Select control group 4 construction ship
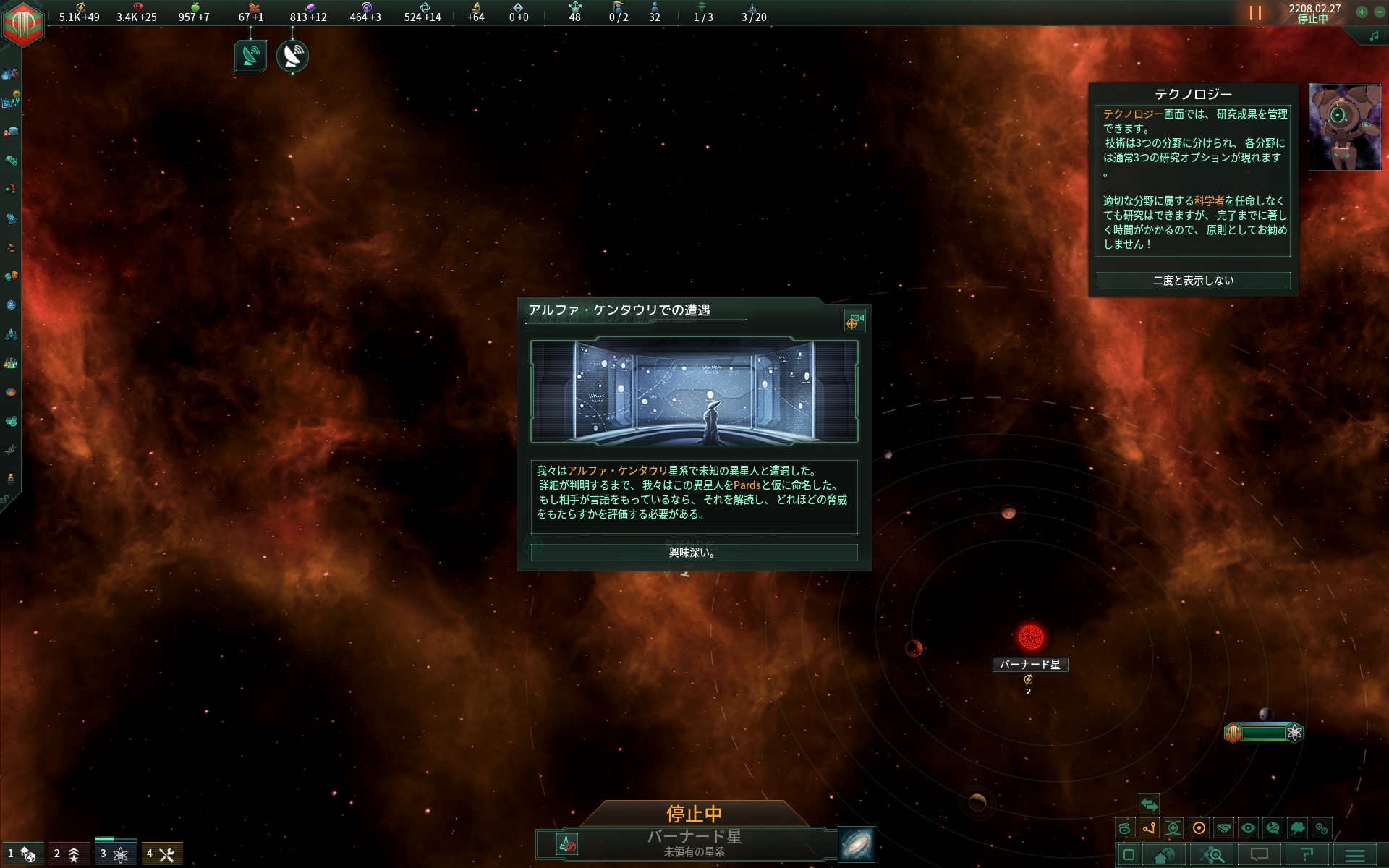1389x868 pixels. [x=161, y=854]
